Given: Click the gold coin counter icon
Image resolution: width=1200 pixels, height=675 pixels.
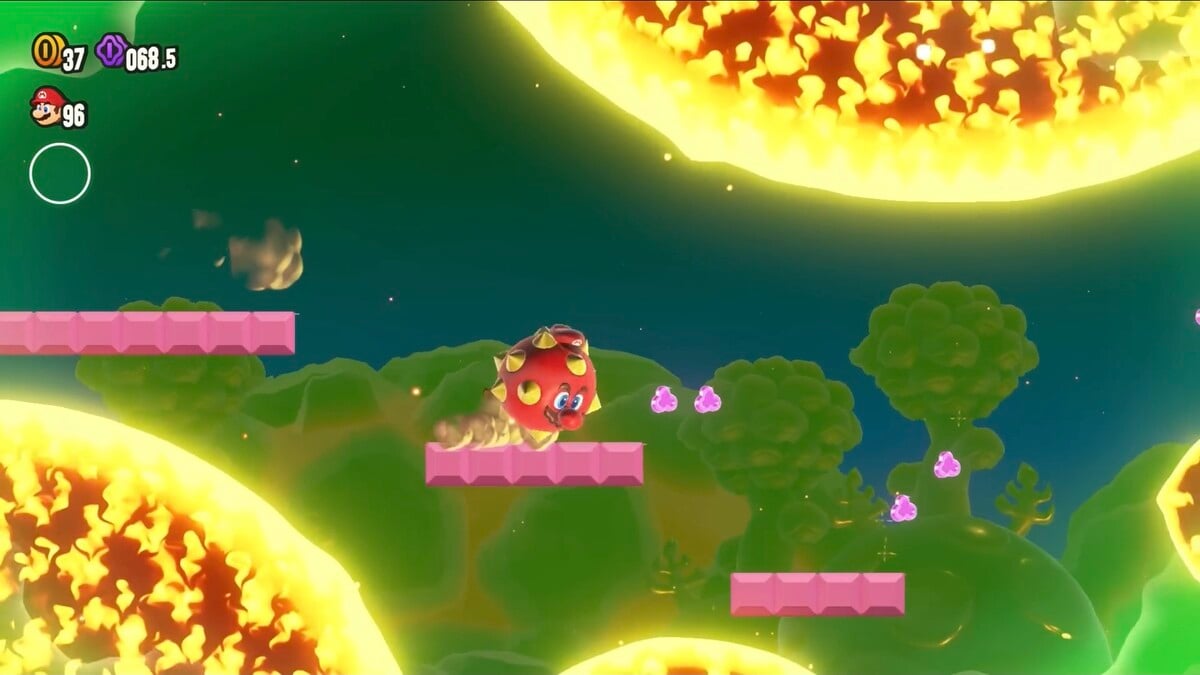Looking at the screenshot, I should pos(46,51).
